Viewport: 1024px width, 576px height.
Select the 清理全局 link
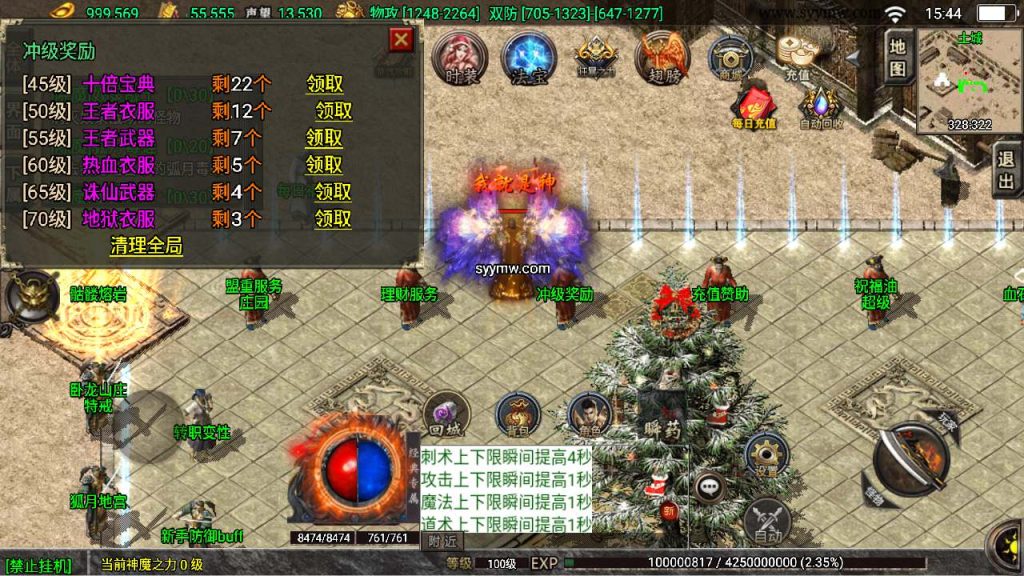(x=146, y=246)
